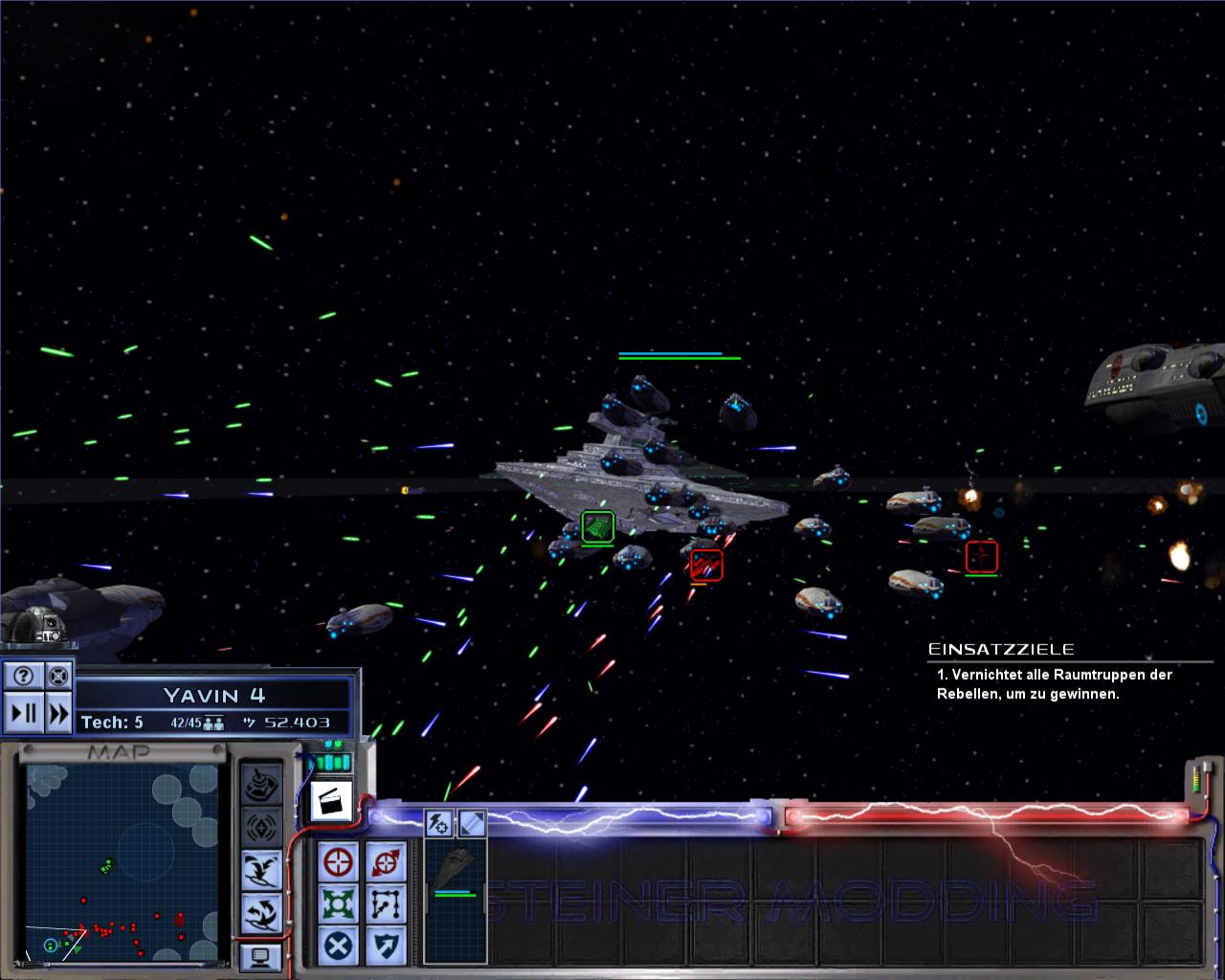The image size is (1225, 980).
Task: Toggle the play/pause game speed button
Action: click(x=23, y=713)
